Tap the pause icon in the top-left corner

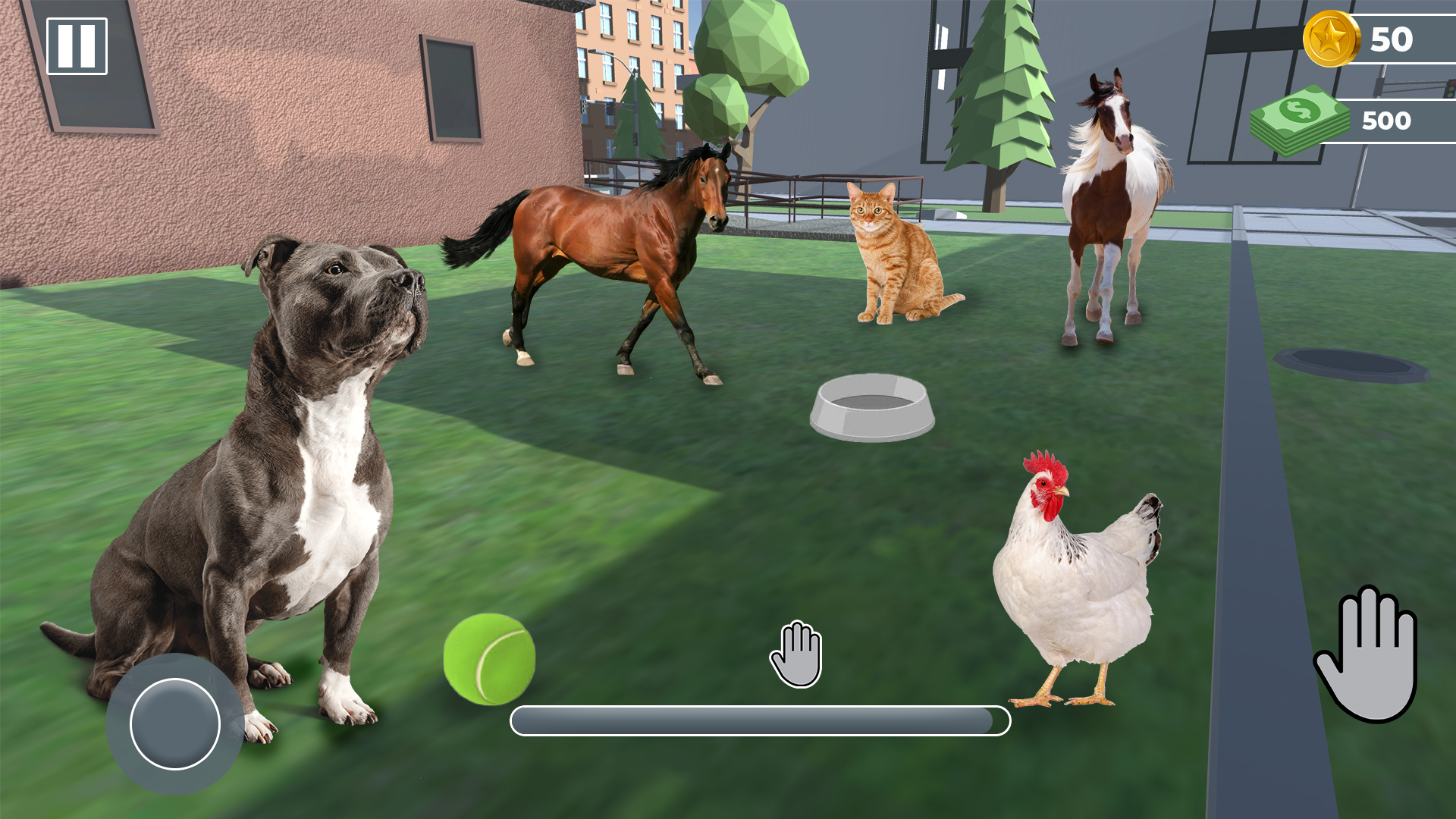pyautogui.click(x=76, y=47)
